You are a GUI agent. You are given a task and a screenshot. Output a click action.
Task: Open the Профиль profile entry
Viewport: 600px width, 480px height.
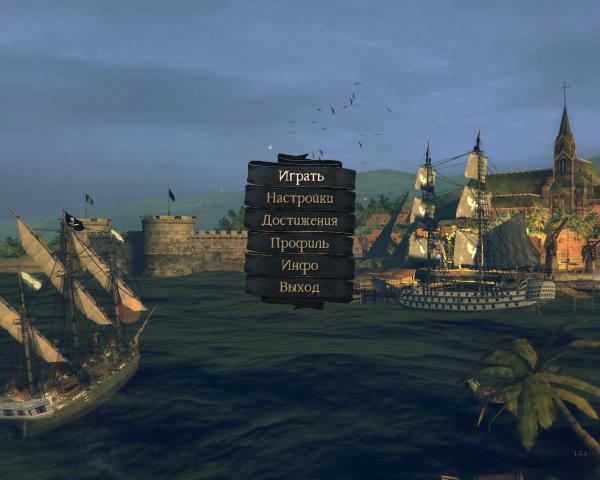coord(300,243)
